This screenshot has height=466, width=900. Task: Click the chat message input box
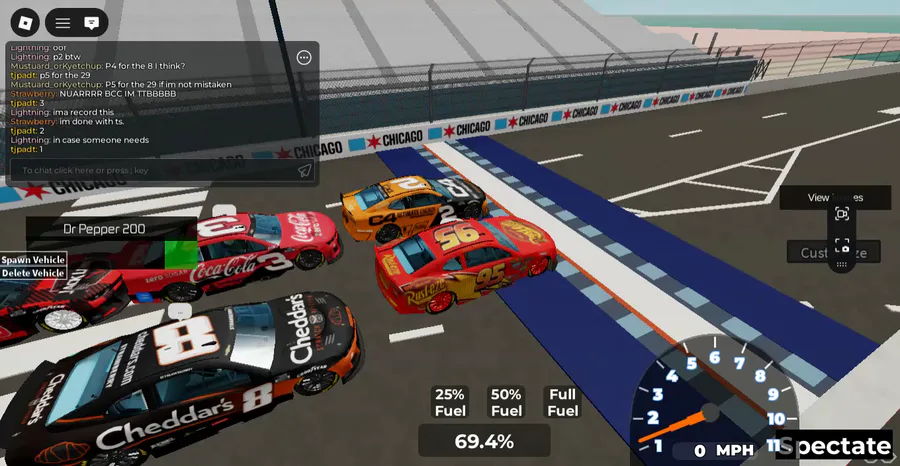[x=150, y=171]
